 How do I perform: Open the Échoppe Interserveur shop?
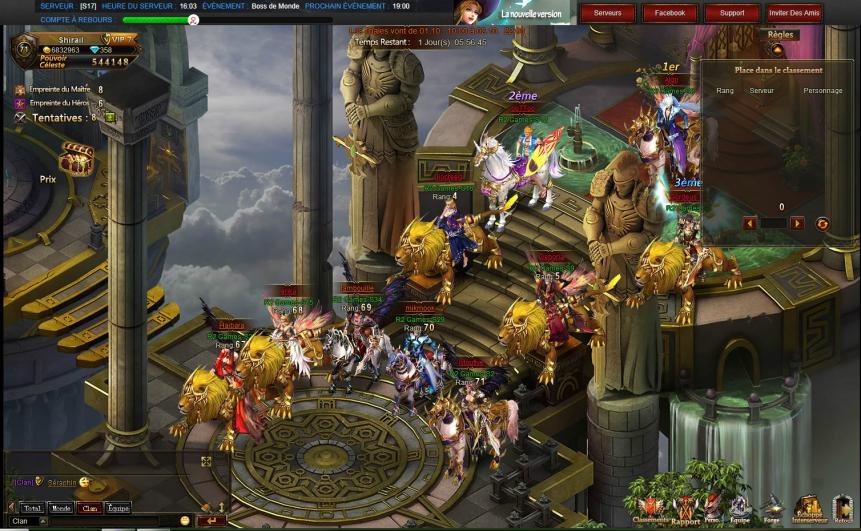coord(808,508)
